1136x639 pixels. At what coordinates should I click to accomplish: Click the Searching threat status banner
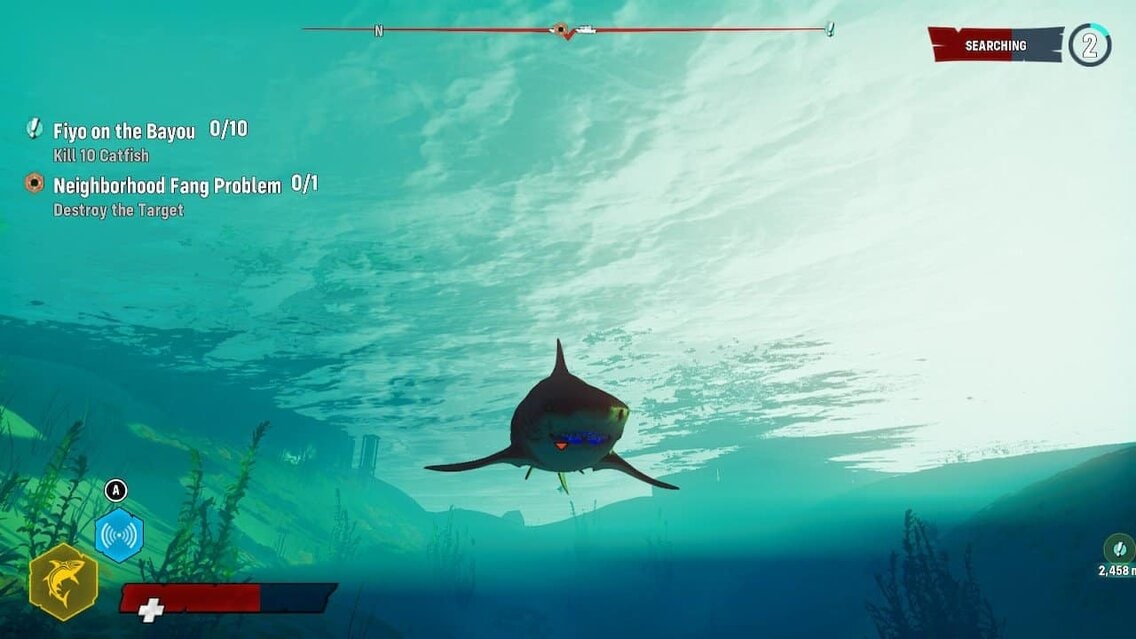tap(994, 45)
